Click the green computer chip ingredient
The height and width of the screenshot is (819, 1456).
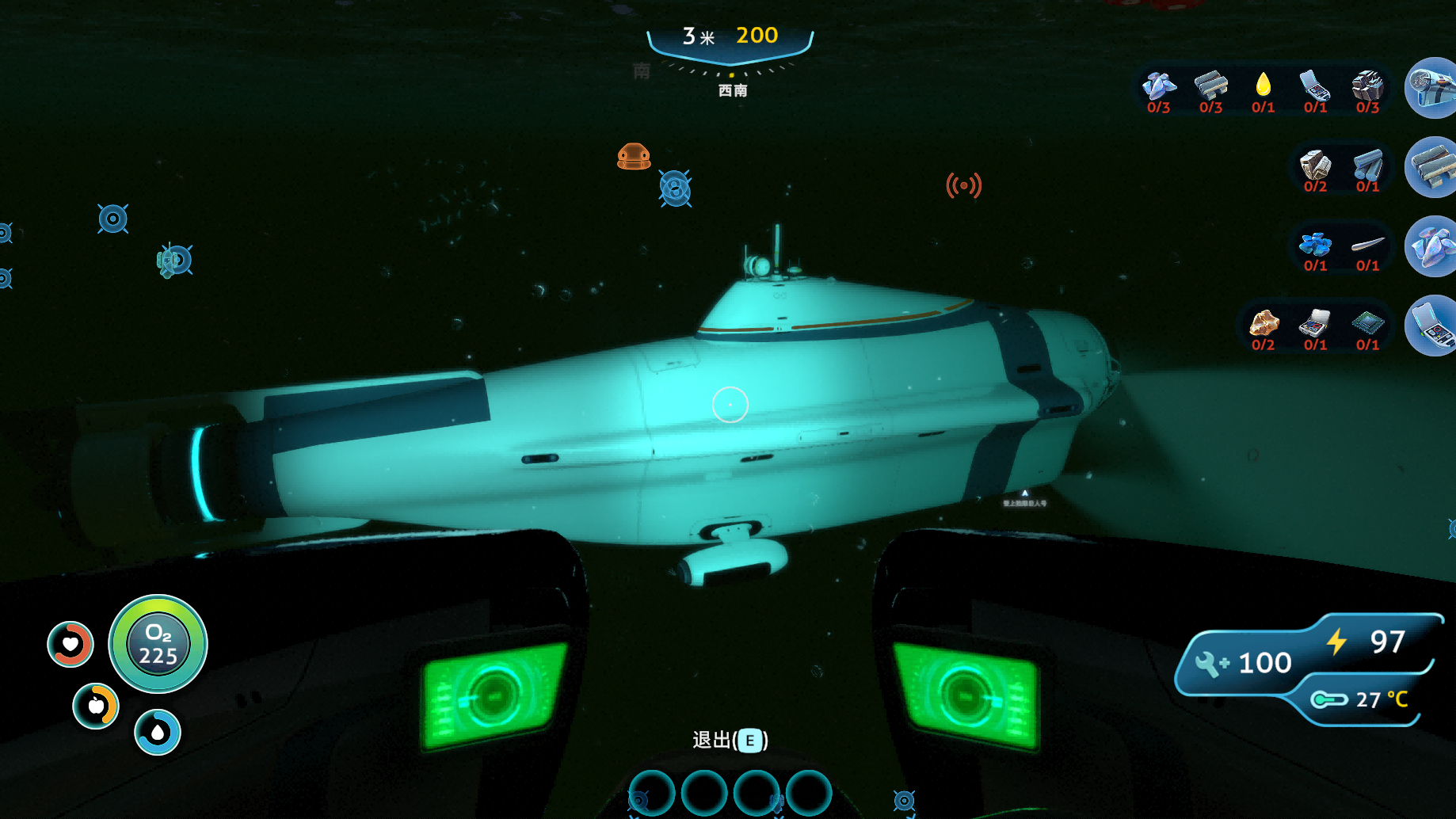coord(1367,322)
